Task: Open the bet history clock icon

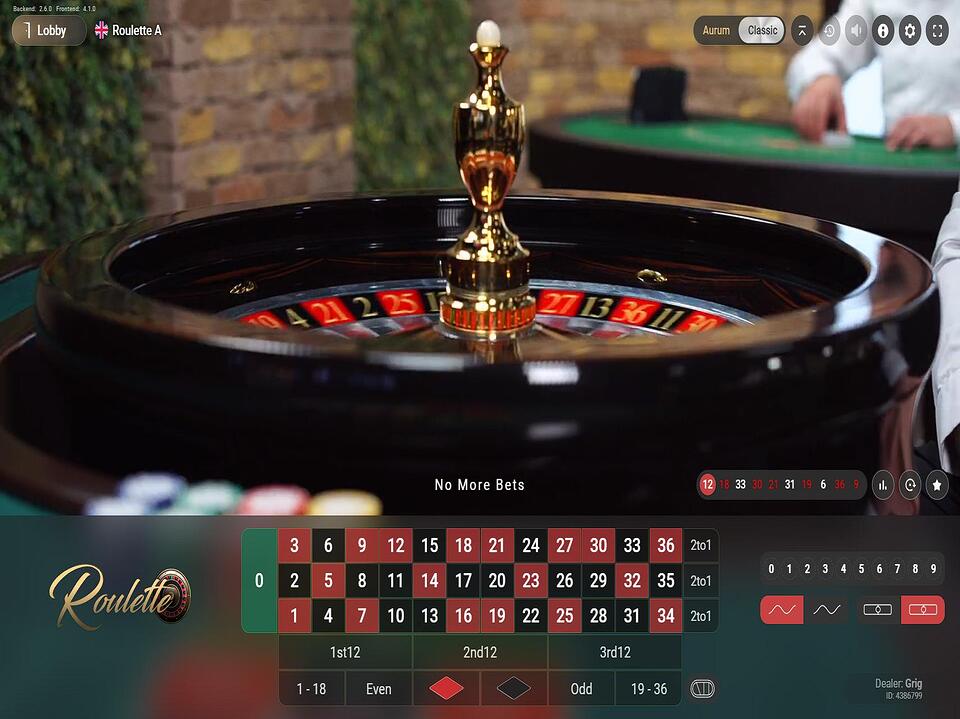Action: pyautogui.click(x=829, y=30)
